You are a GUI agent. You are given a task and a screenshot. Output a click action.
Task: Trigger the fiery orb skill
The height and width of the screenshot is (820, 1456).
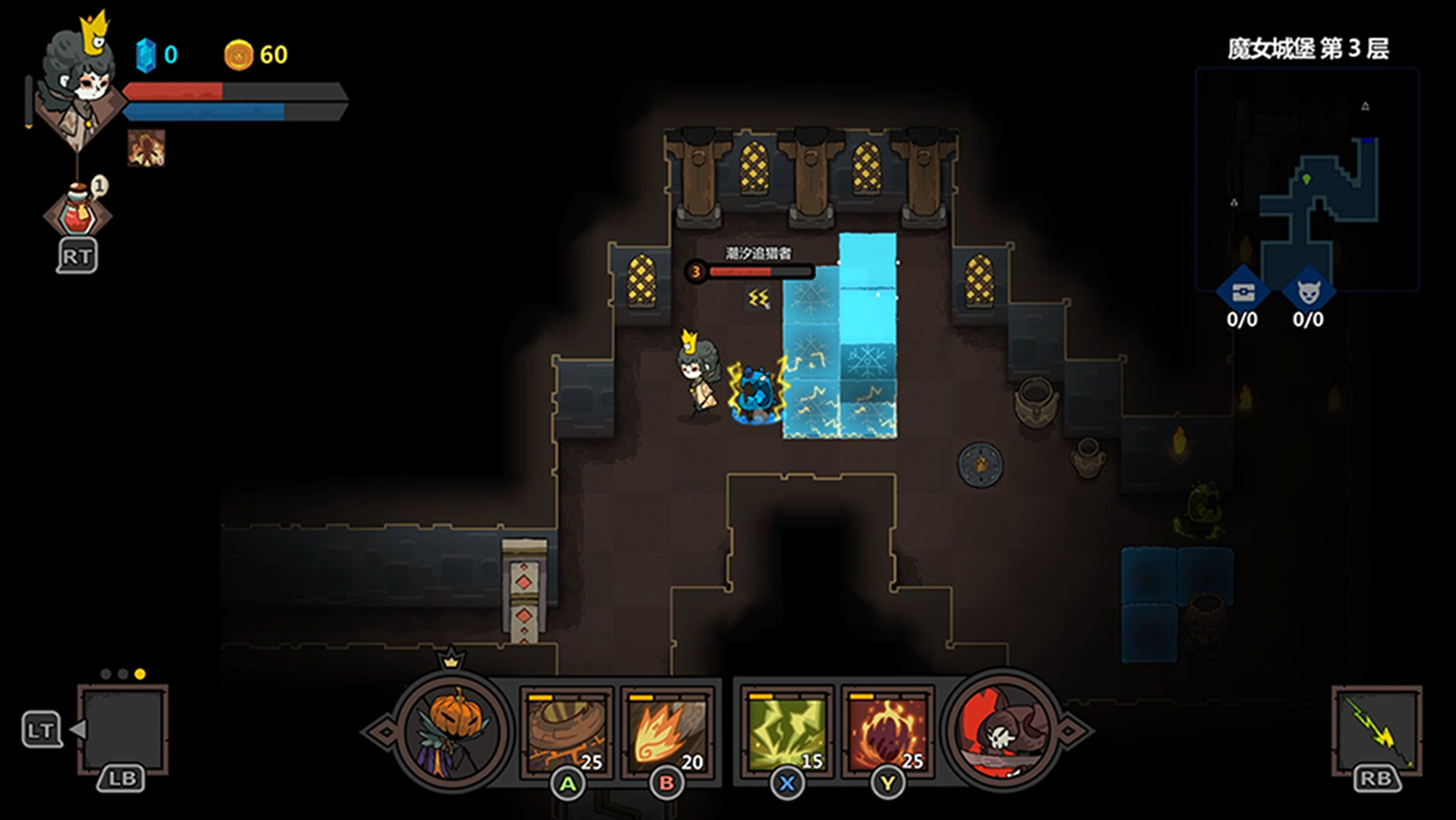tap(887, 732)
